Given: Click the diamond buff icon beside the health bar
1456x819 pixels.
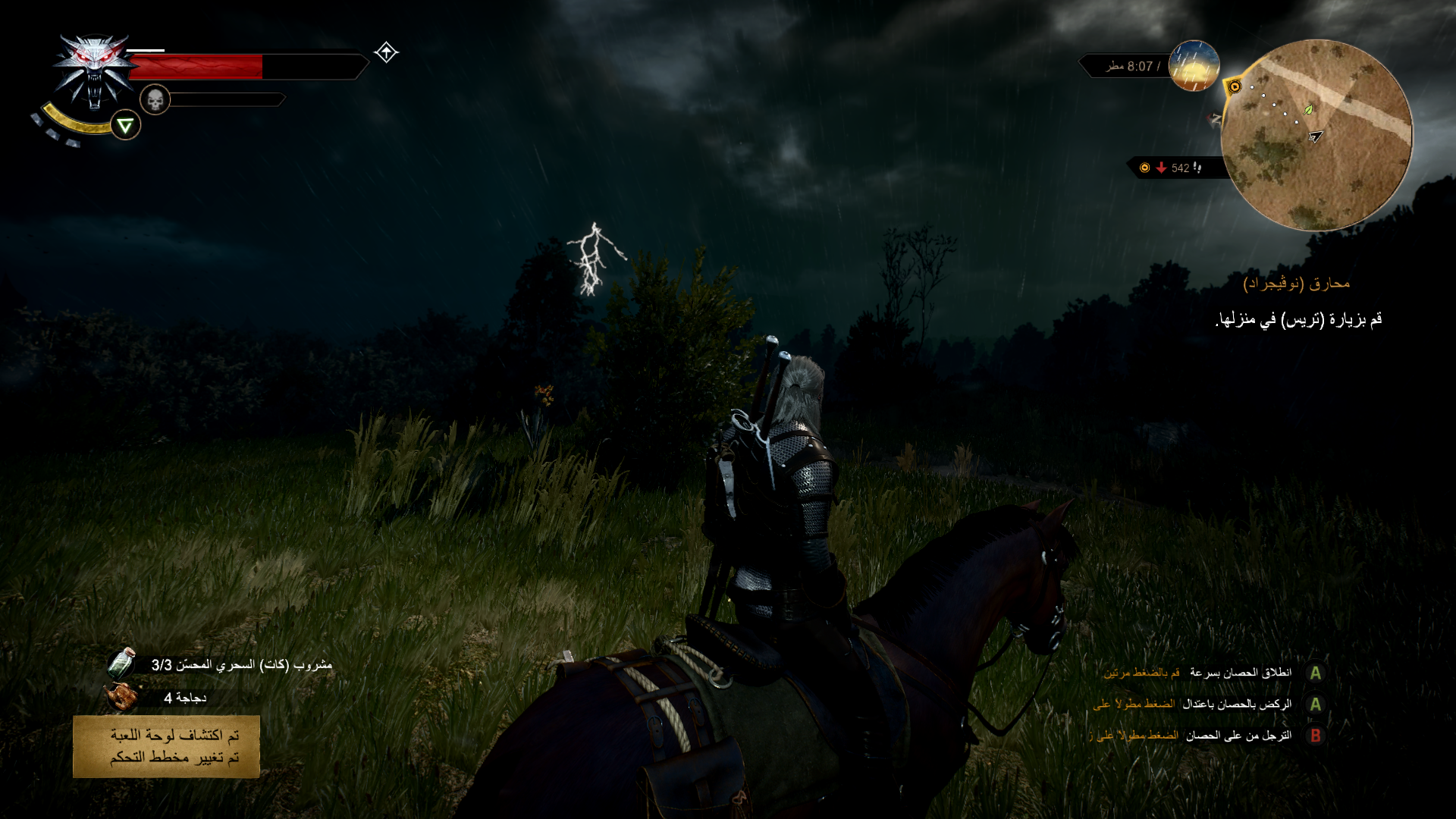Looking at the screenshot, I should pos(386,52).
